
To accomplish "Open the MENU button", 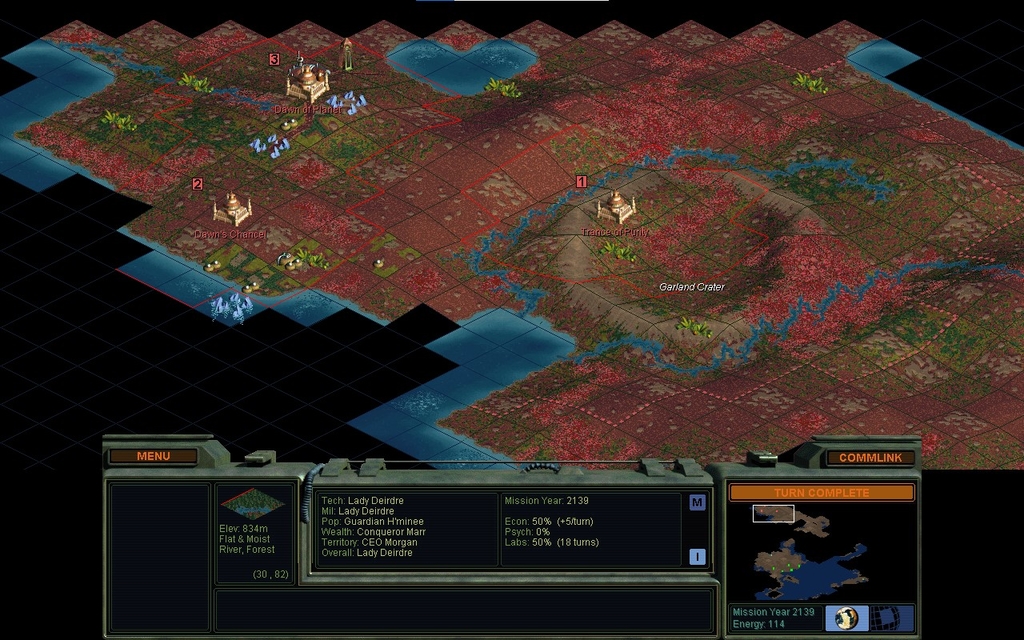I will pyautogui.click(x=153, y=456).
